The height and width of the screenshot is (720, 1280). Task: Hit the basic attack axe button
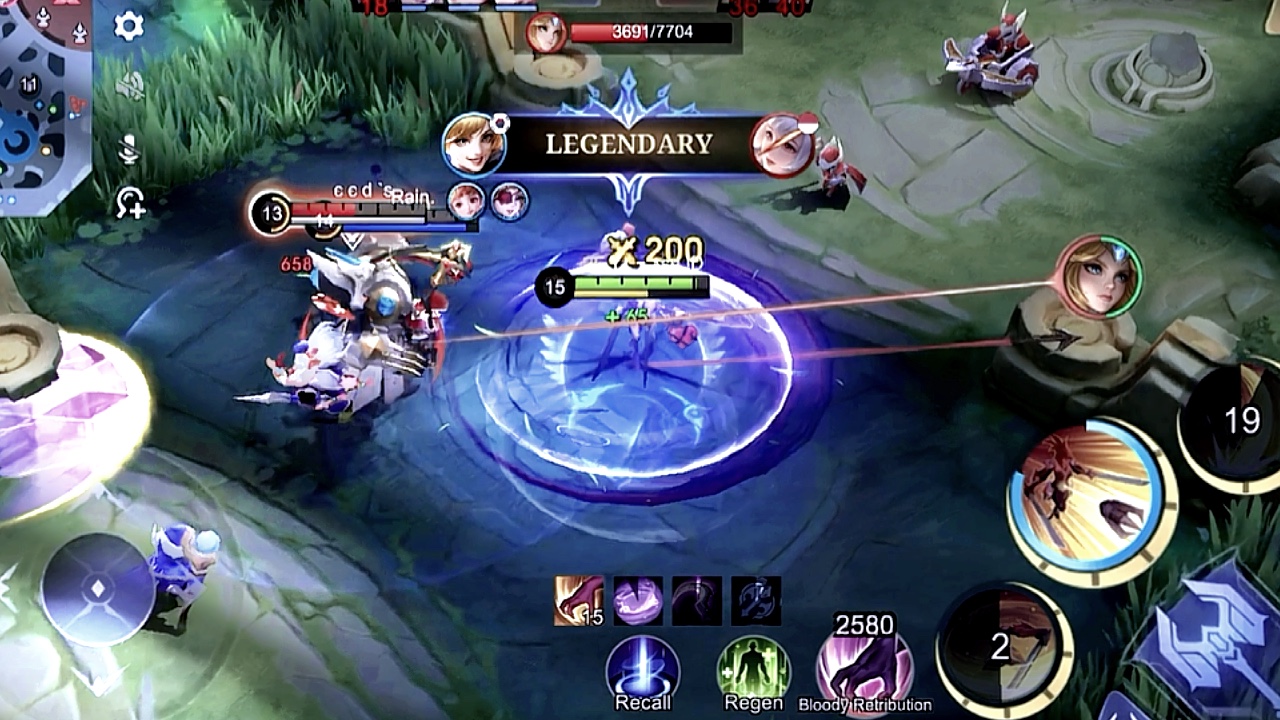point(1215,640)
